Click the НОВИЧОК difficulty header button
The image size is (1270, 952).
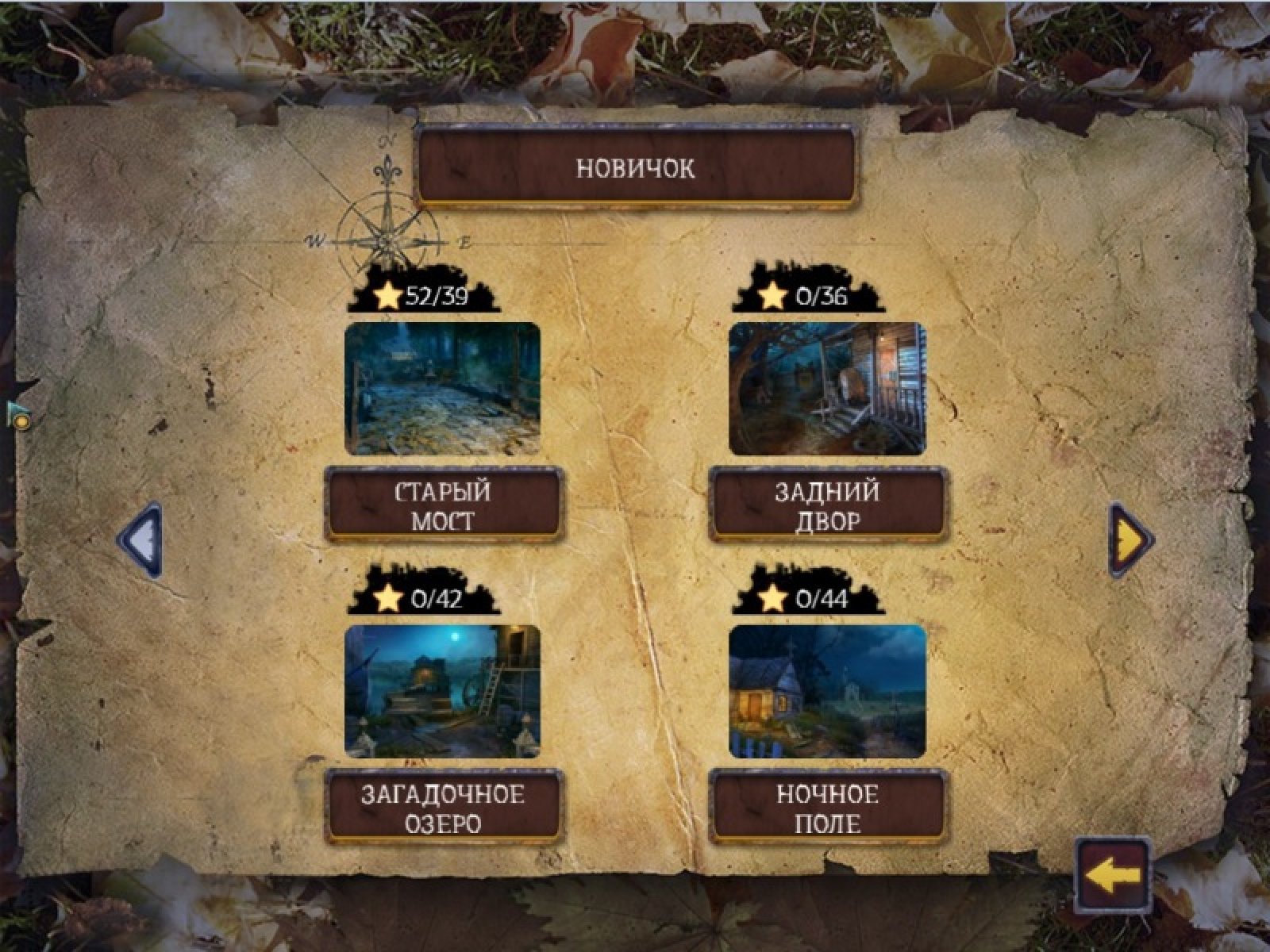636,167
